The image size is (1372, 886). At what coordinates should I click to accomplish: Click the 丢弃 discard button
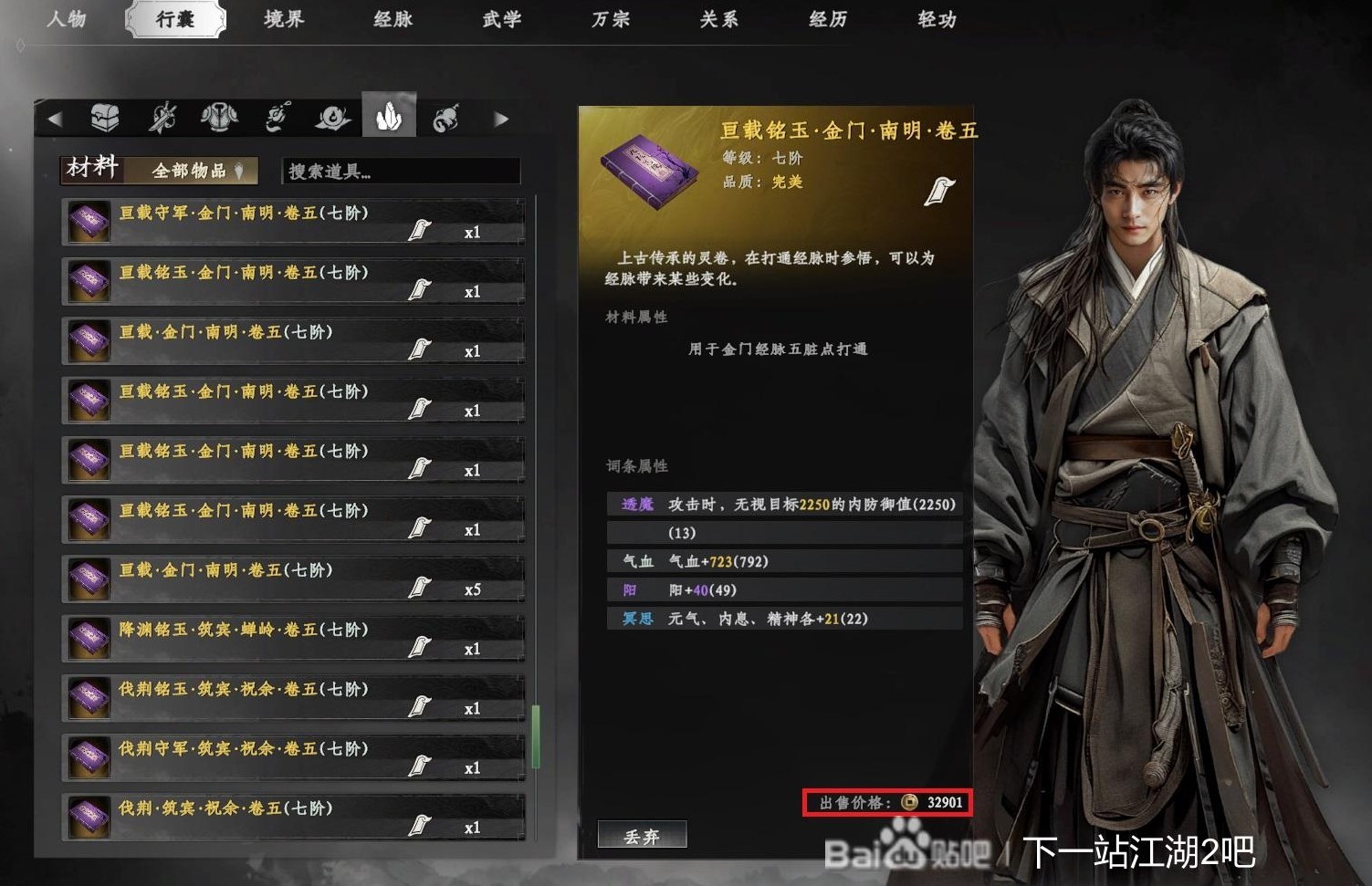642,833
